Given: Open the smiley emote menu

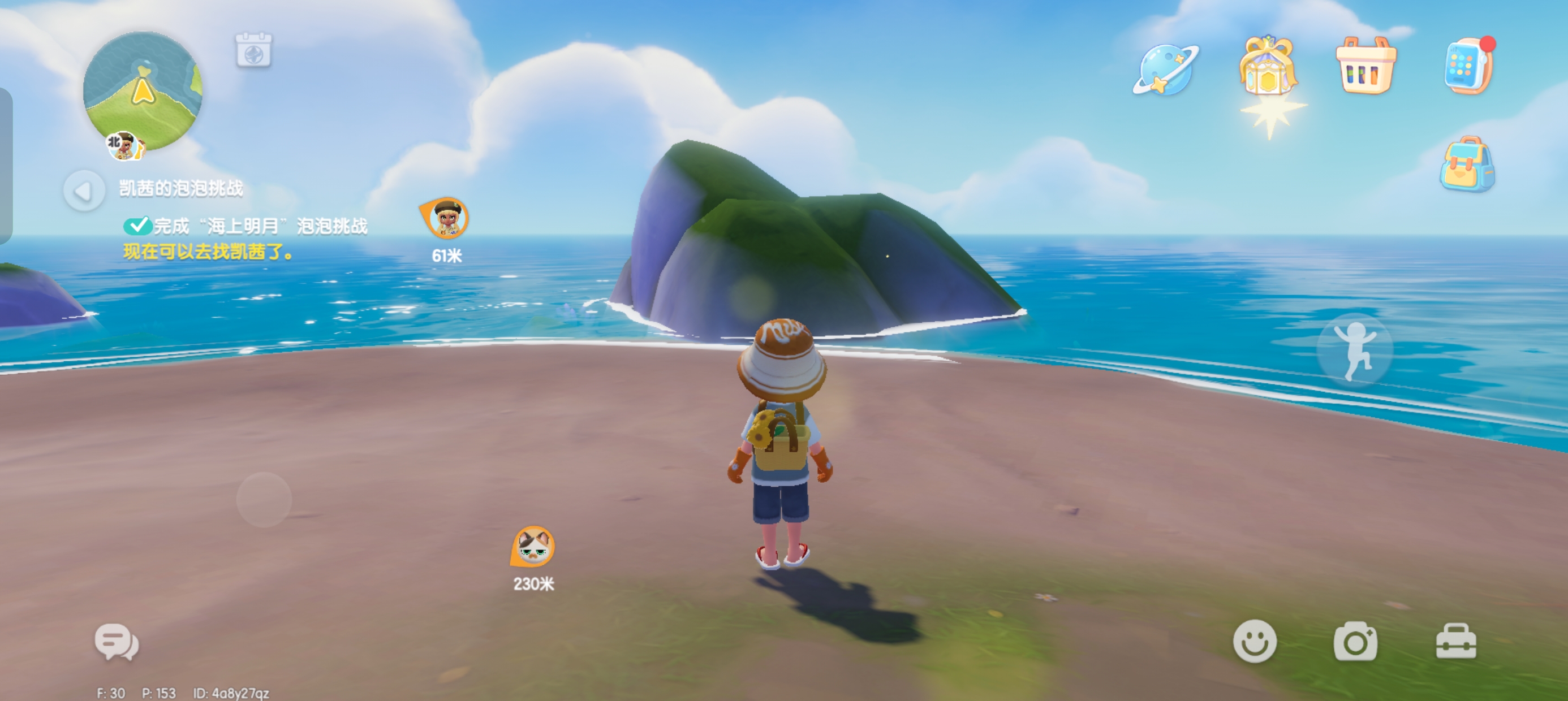Looking at the screenshot, I should point(1255,642).
